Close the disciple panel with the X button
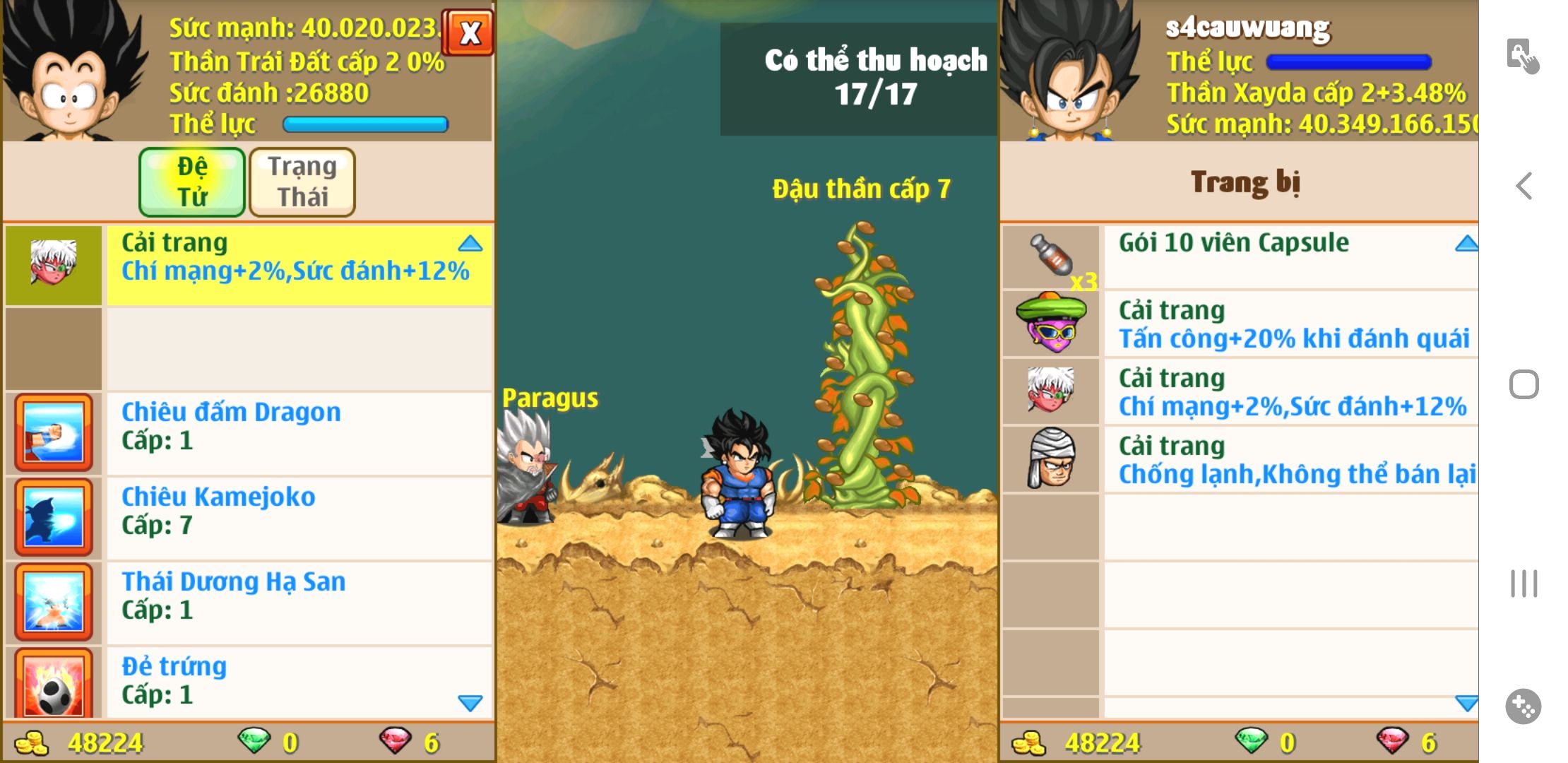The height and width of the screenshot is (763, 1568). [469, 32]
